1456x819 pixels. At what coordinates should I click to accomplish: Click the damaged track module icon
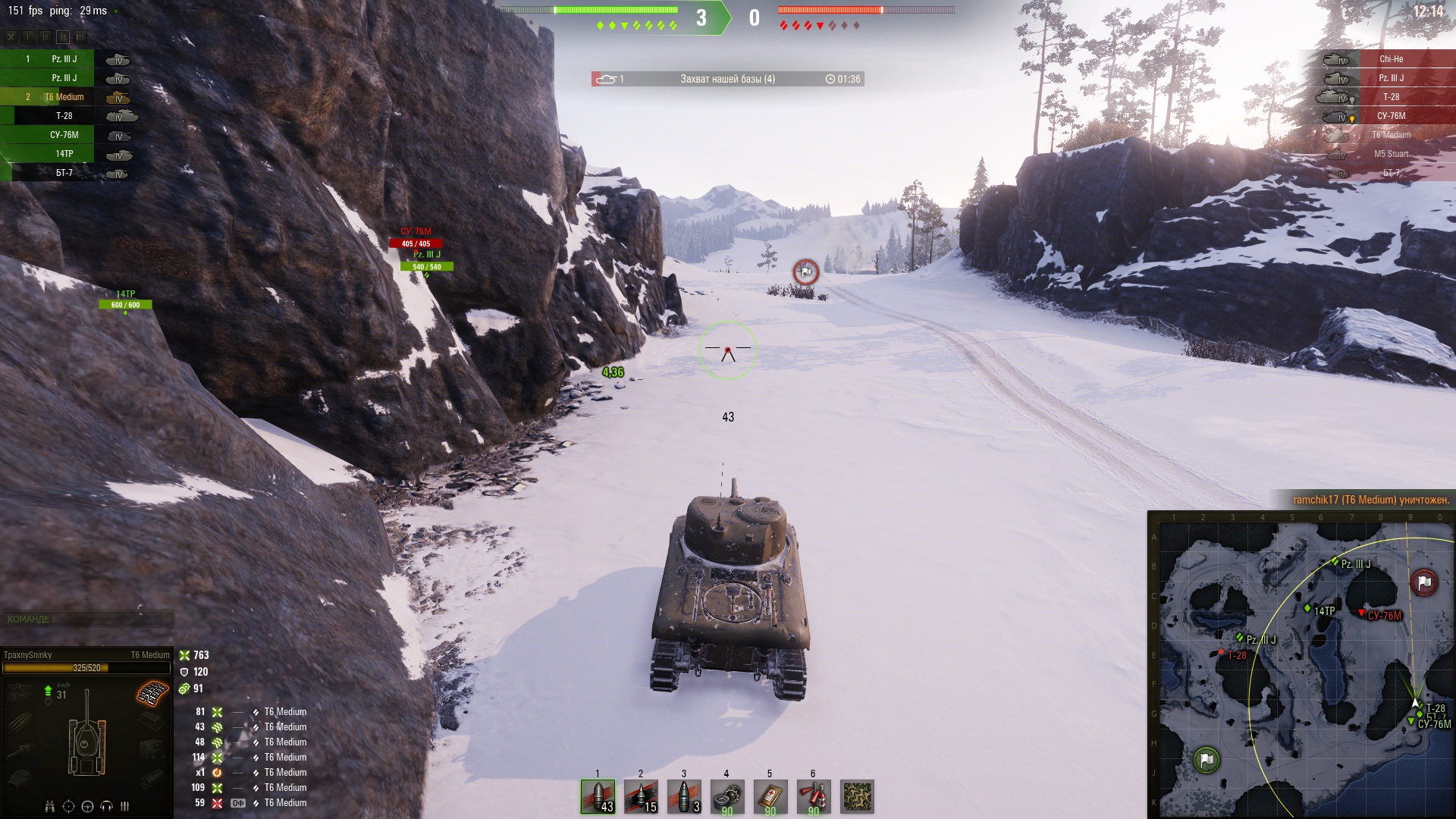[x=152, y=693]
